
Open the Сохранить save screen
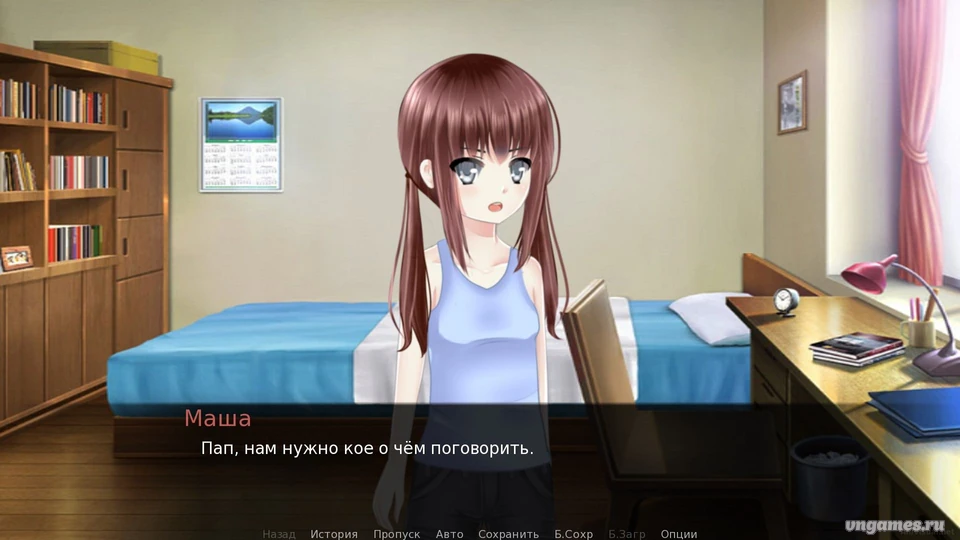point(508,534)
